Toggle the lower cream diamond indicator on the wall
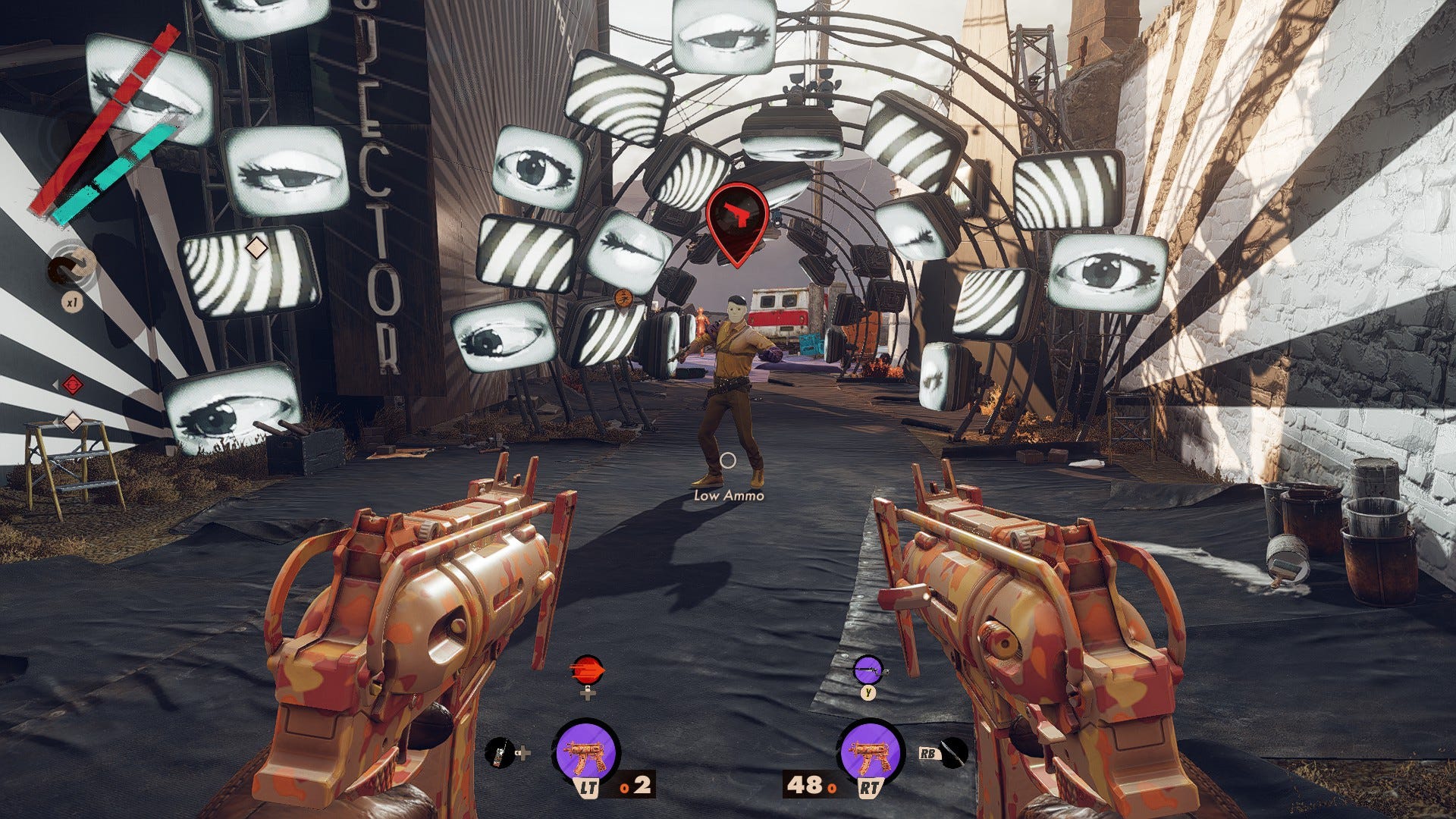1456x819 pixels. pos(71,419)
